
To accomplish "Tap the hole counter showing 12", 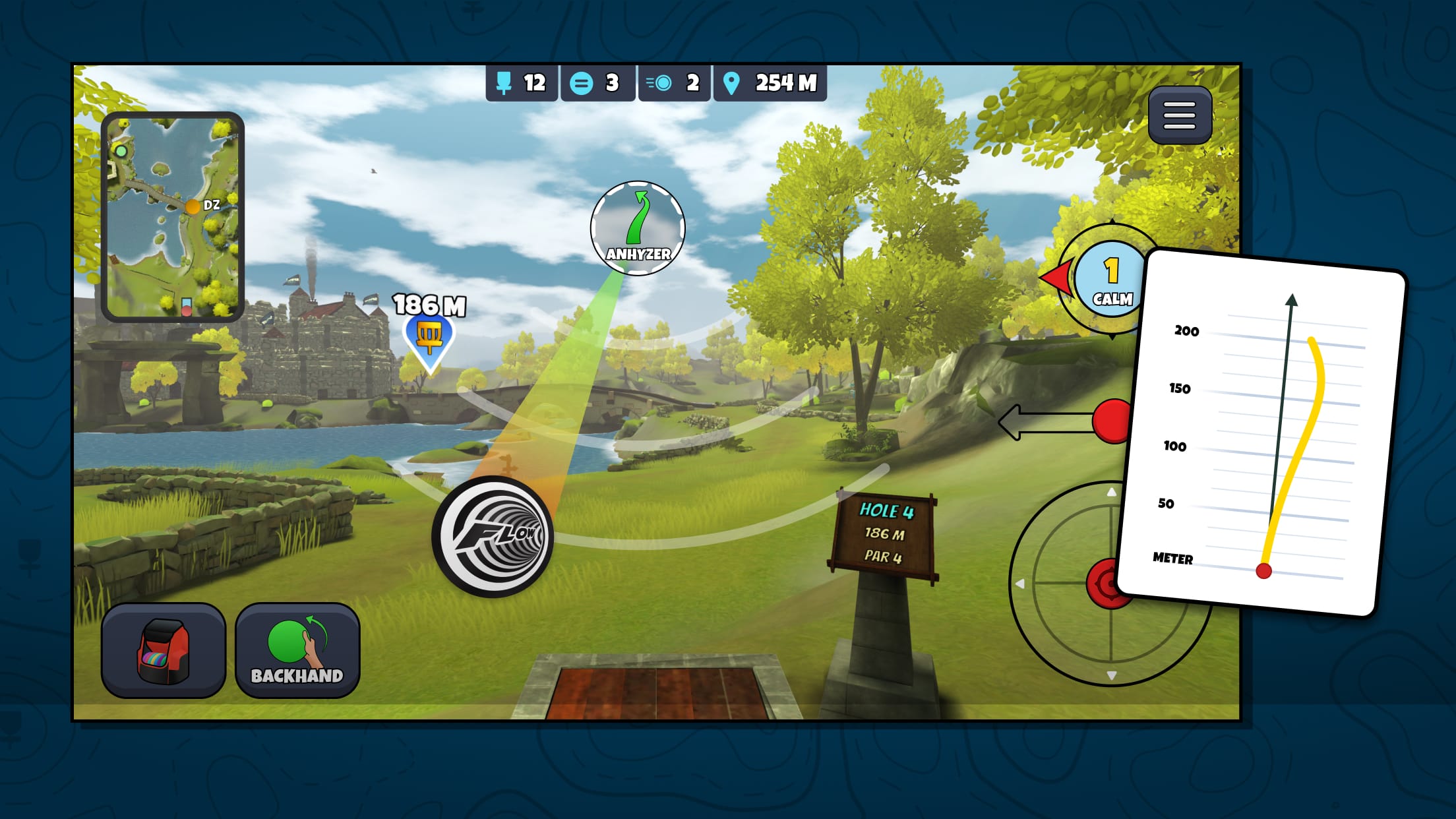I will point(521,83).
